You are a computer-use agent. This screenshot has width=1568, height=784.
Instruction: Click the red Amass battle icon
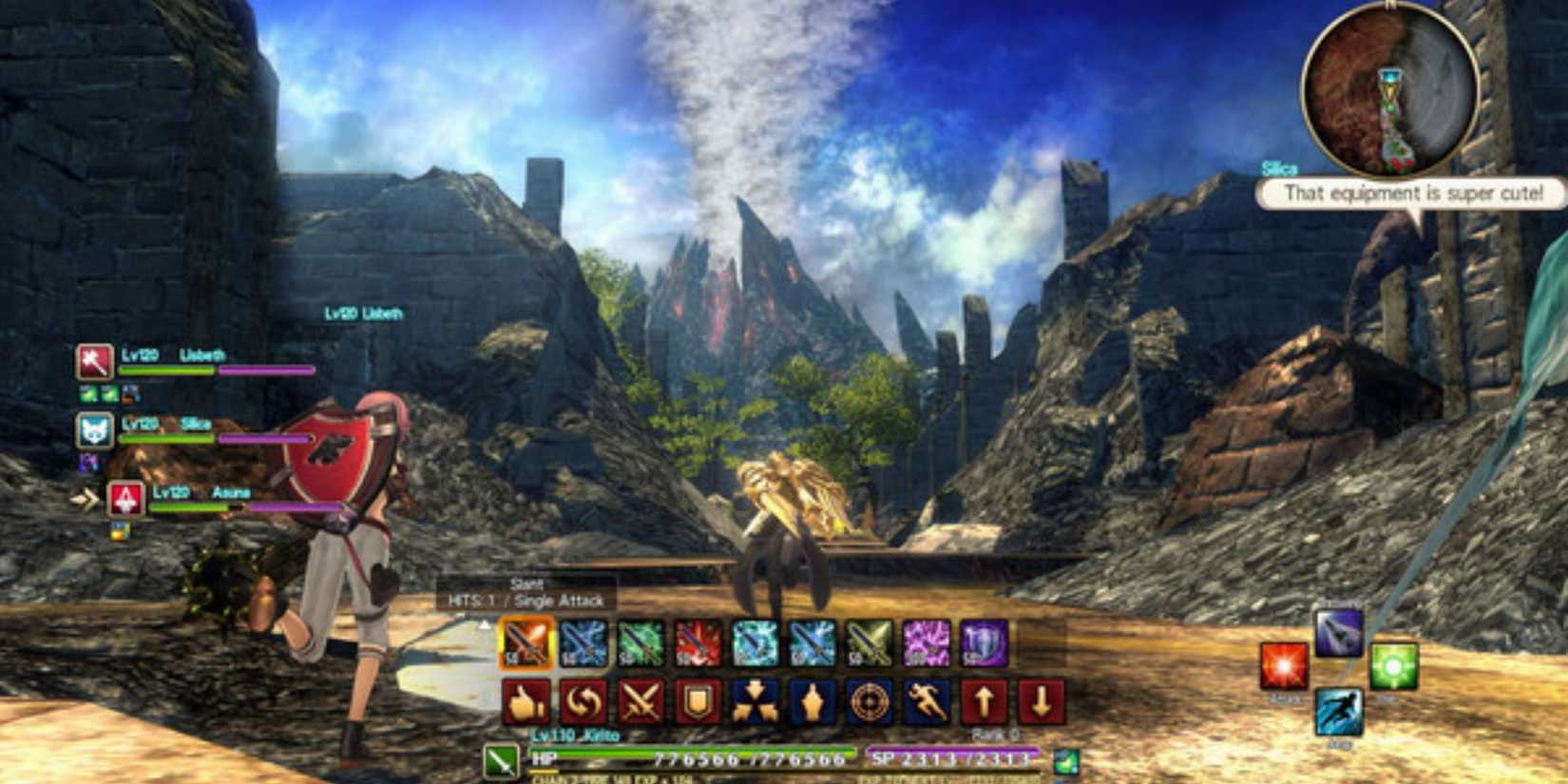pyautogui.click(x=1284, y=666)
